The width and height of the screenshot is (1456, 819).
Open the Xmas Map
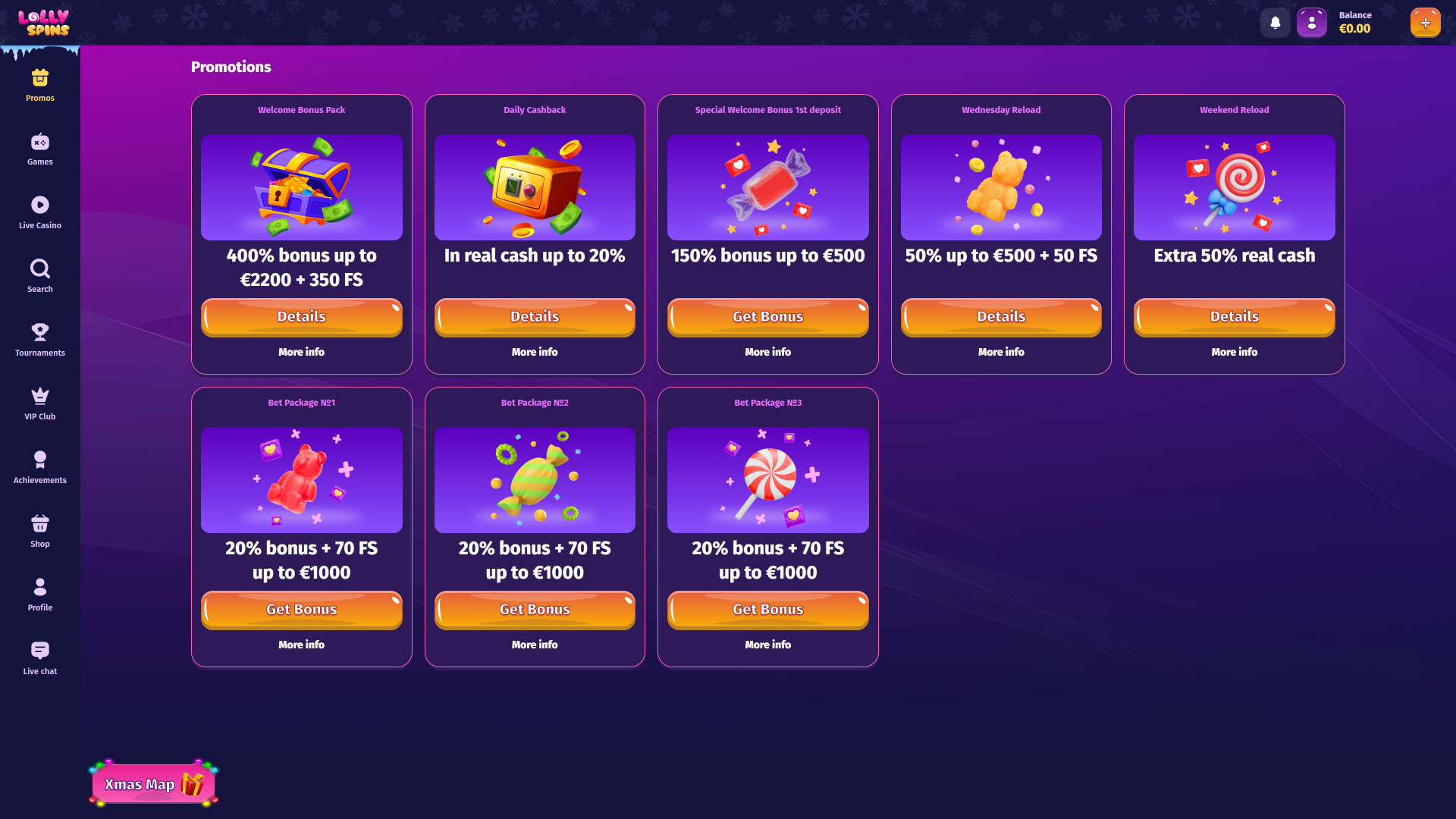pyautogui.click(x=152, y=785)
